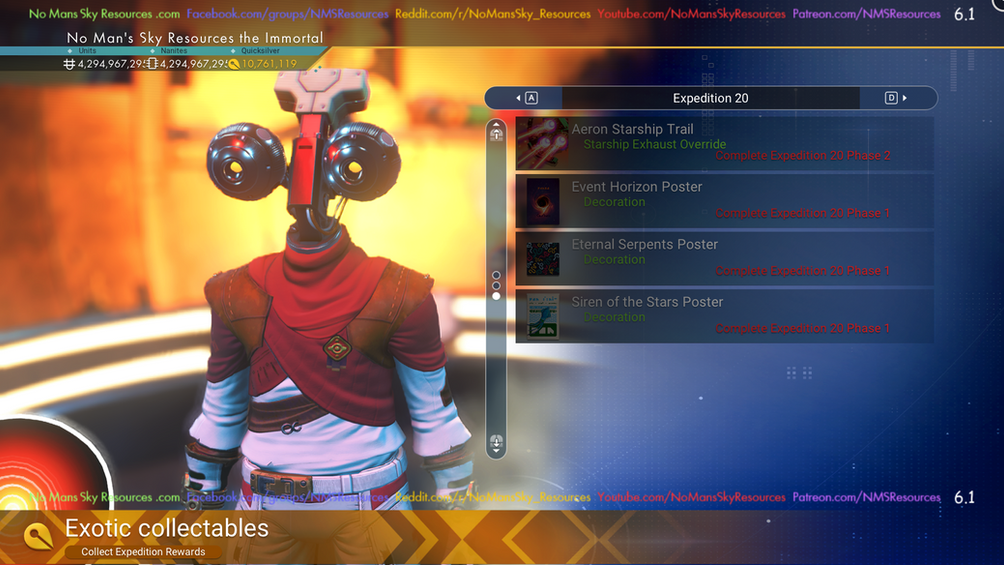The image size is (1004, 565).
Task: Open the Aeron Starship Trail thumbnail
Action: coord(543,143)
